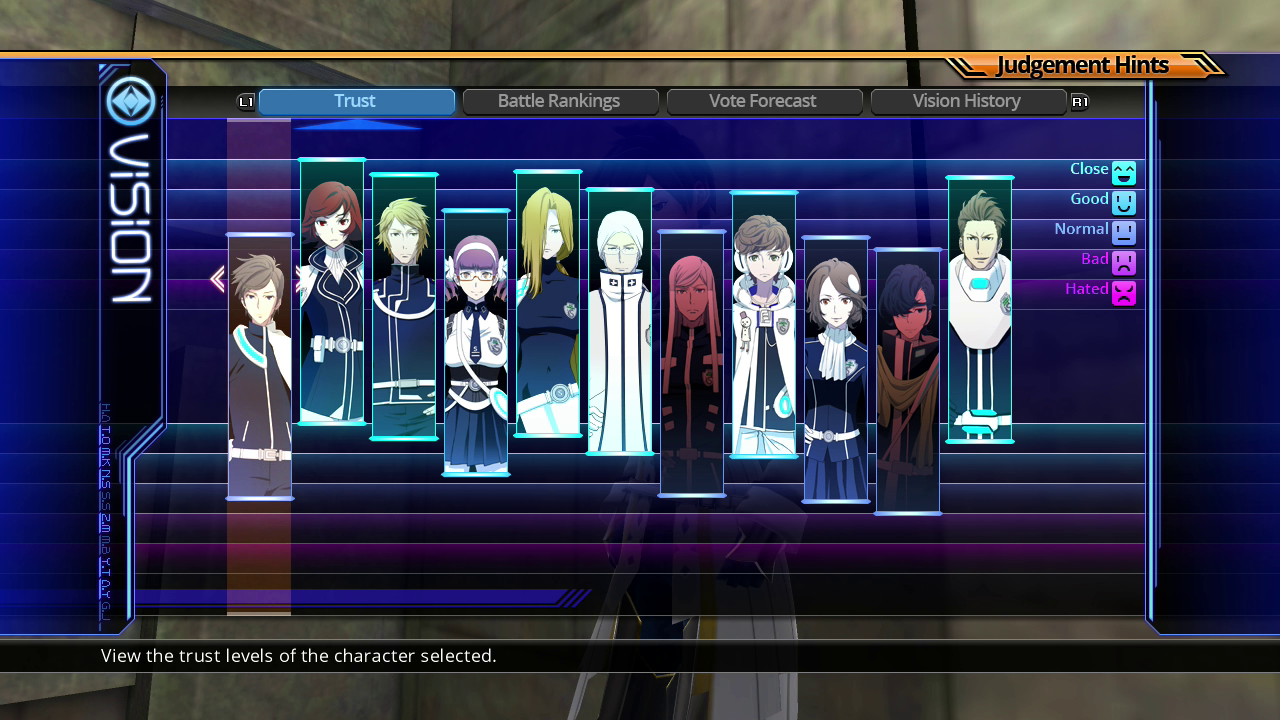Select the long pink-haired character portrait

[692, 363]
